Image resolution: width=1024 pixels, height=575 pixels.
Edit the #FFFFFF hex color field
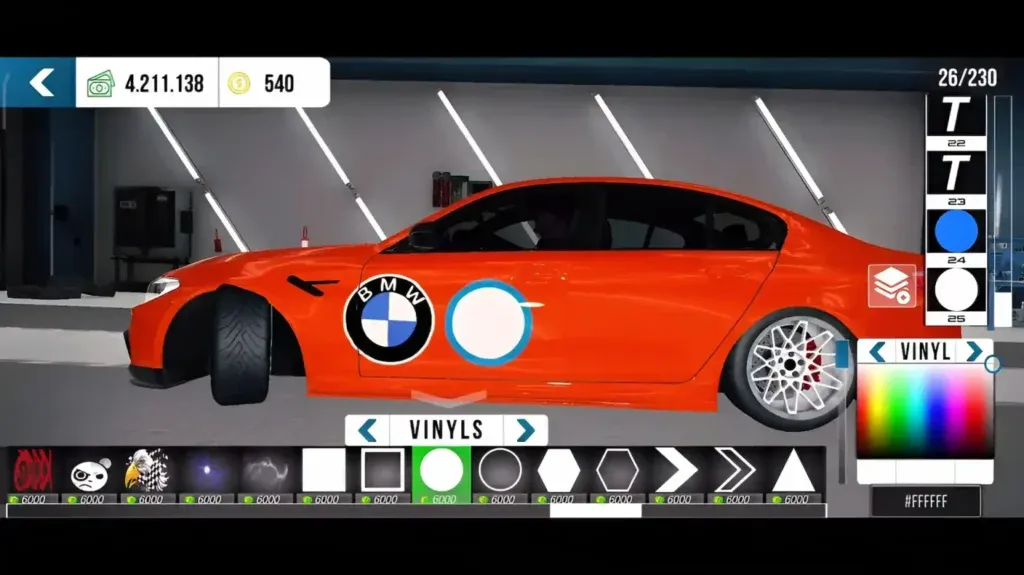tap(925, 501)
